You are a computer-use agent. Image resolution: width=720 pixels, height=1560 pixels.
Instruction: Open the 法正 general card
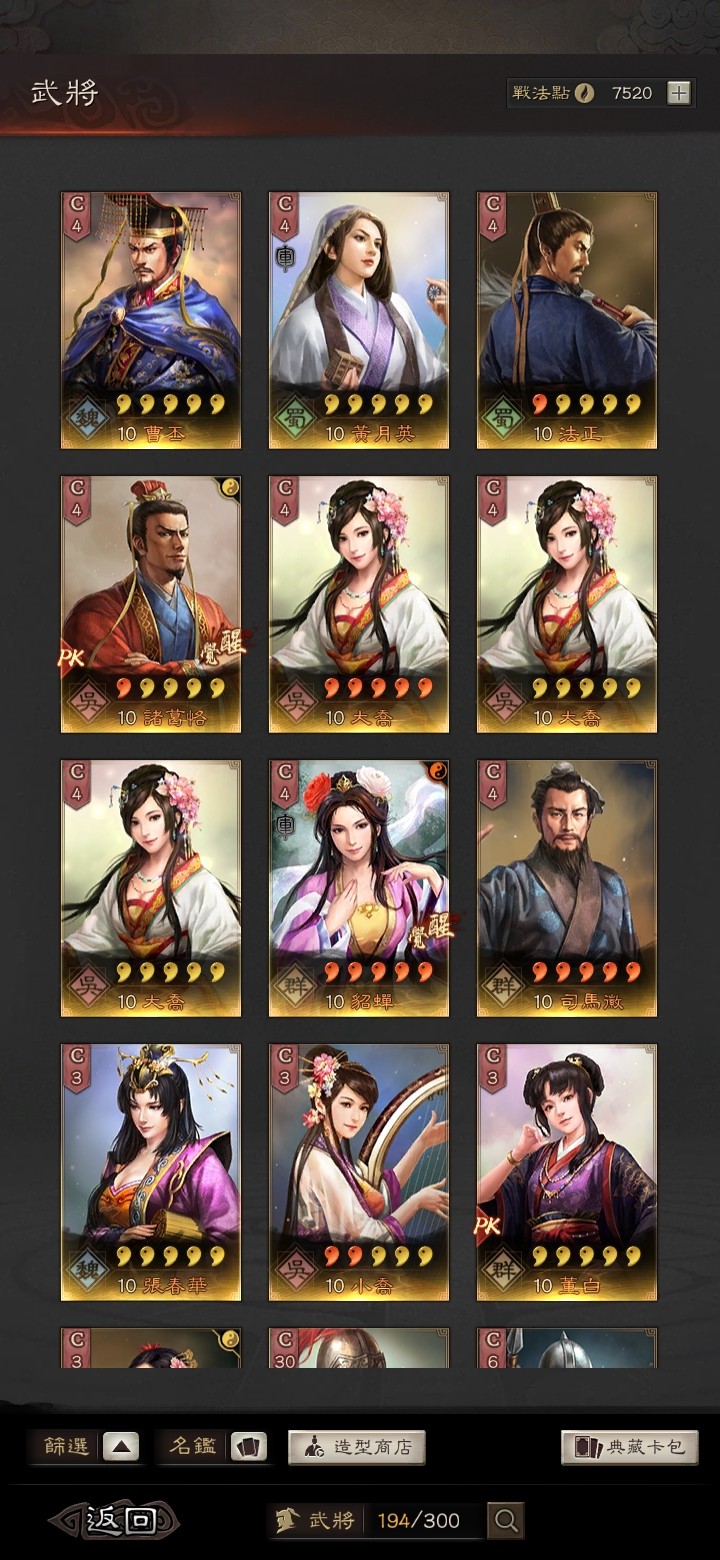tap(567, 320)
